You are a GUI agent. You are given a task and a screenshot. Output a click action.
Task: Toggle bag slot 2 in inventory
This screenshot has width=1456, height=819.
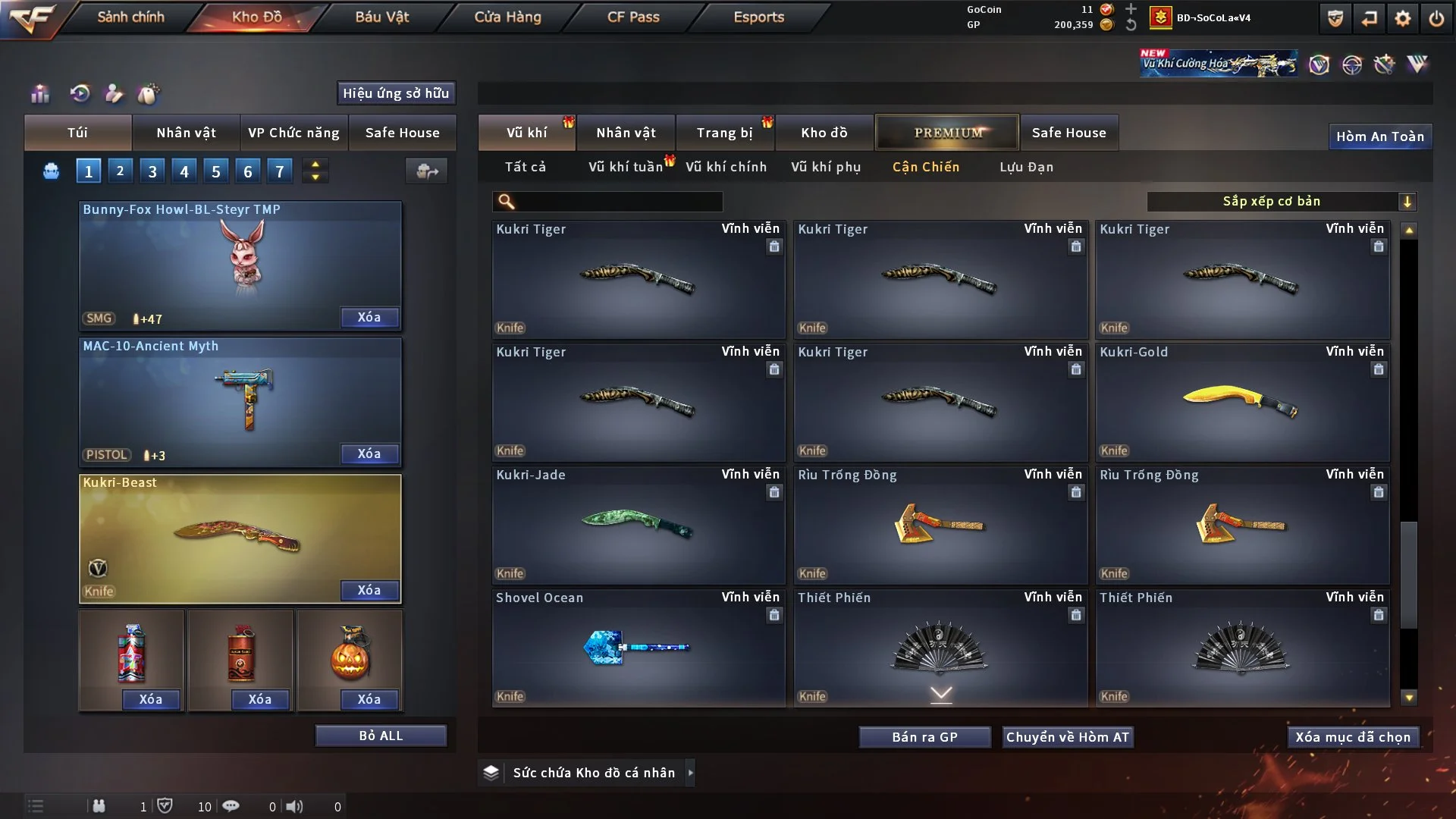coord(120,171)
